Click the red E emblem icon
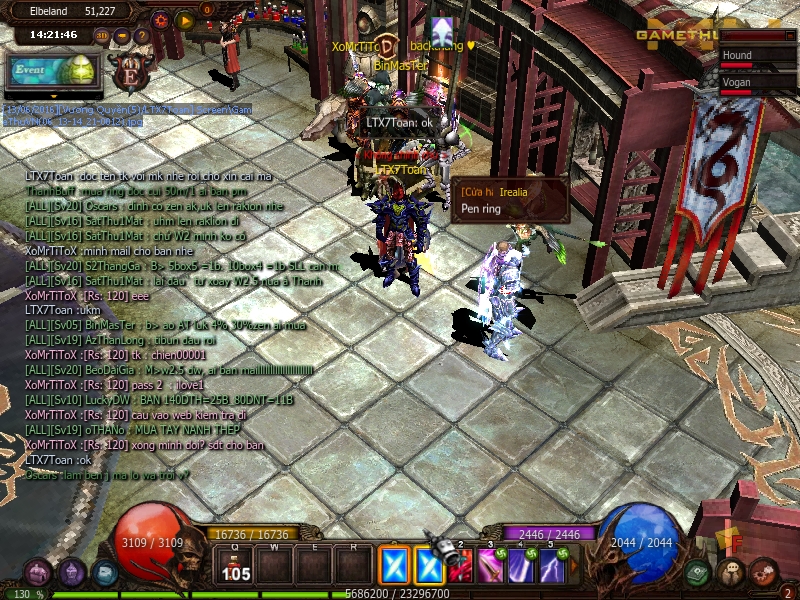800x600 pixels. [131, 73]
